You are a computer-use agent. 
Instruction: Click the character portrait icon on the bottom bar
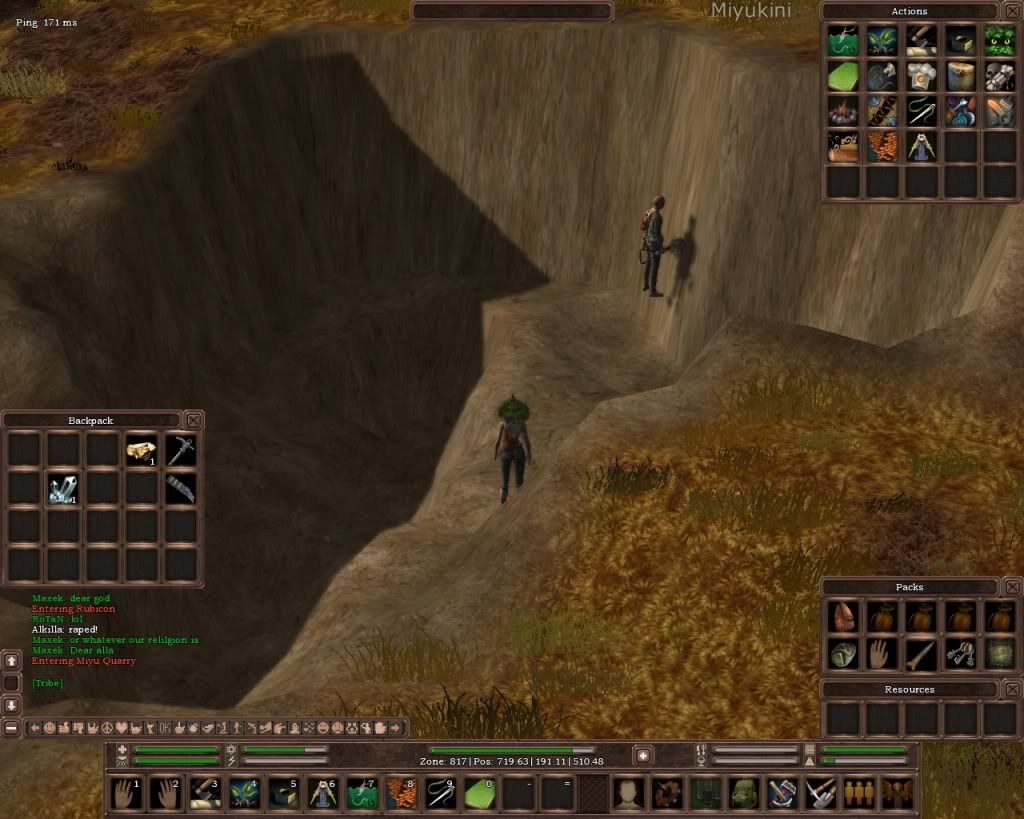(628, 793)
